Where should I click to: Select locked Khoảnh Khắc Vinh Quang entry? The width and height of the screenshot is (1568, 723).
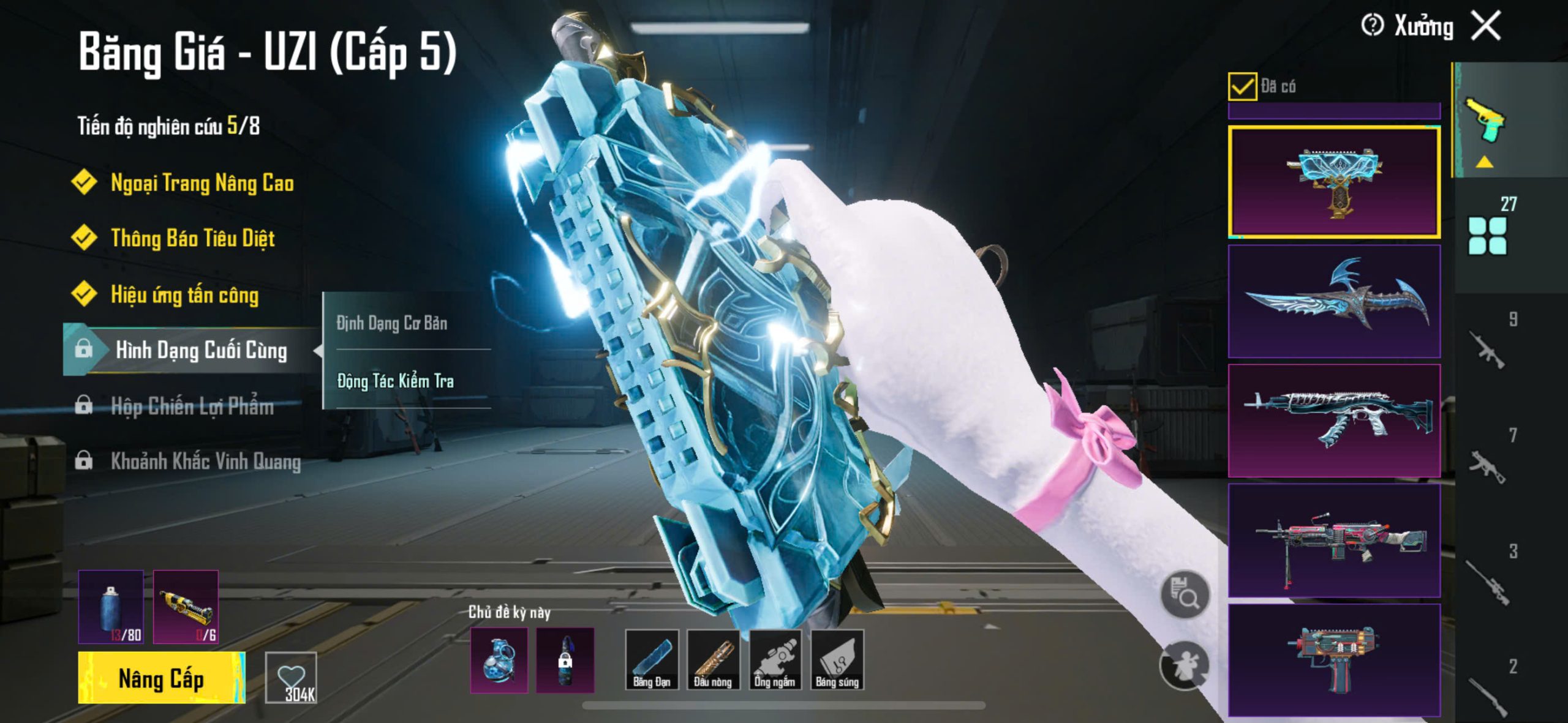[x=205, y=461]
